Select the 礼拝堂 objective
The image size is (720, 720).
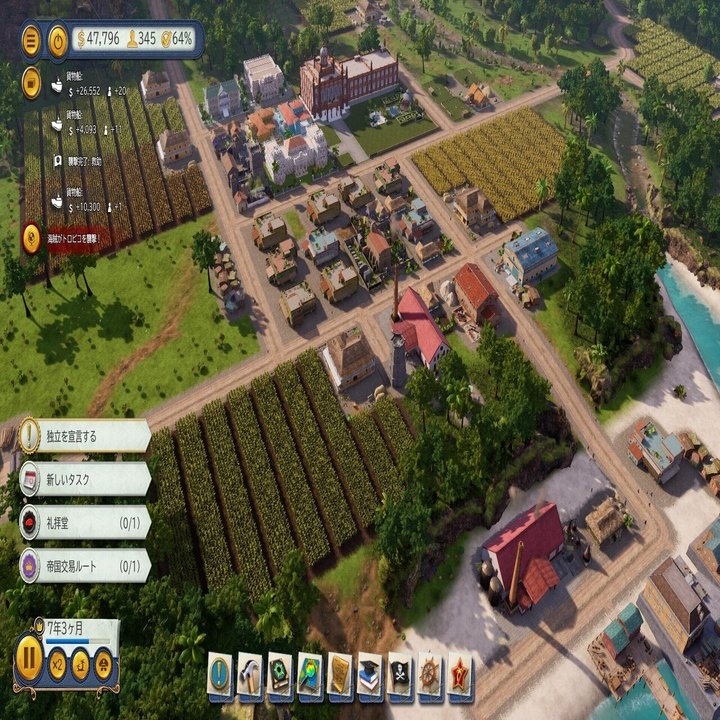(x=85, y=522)
